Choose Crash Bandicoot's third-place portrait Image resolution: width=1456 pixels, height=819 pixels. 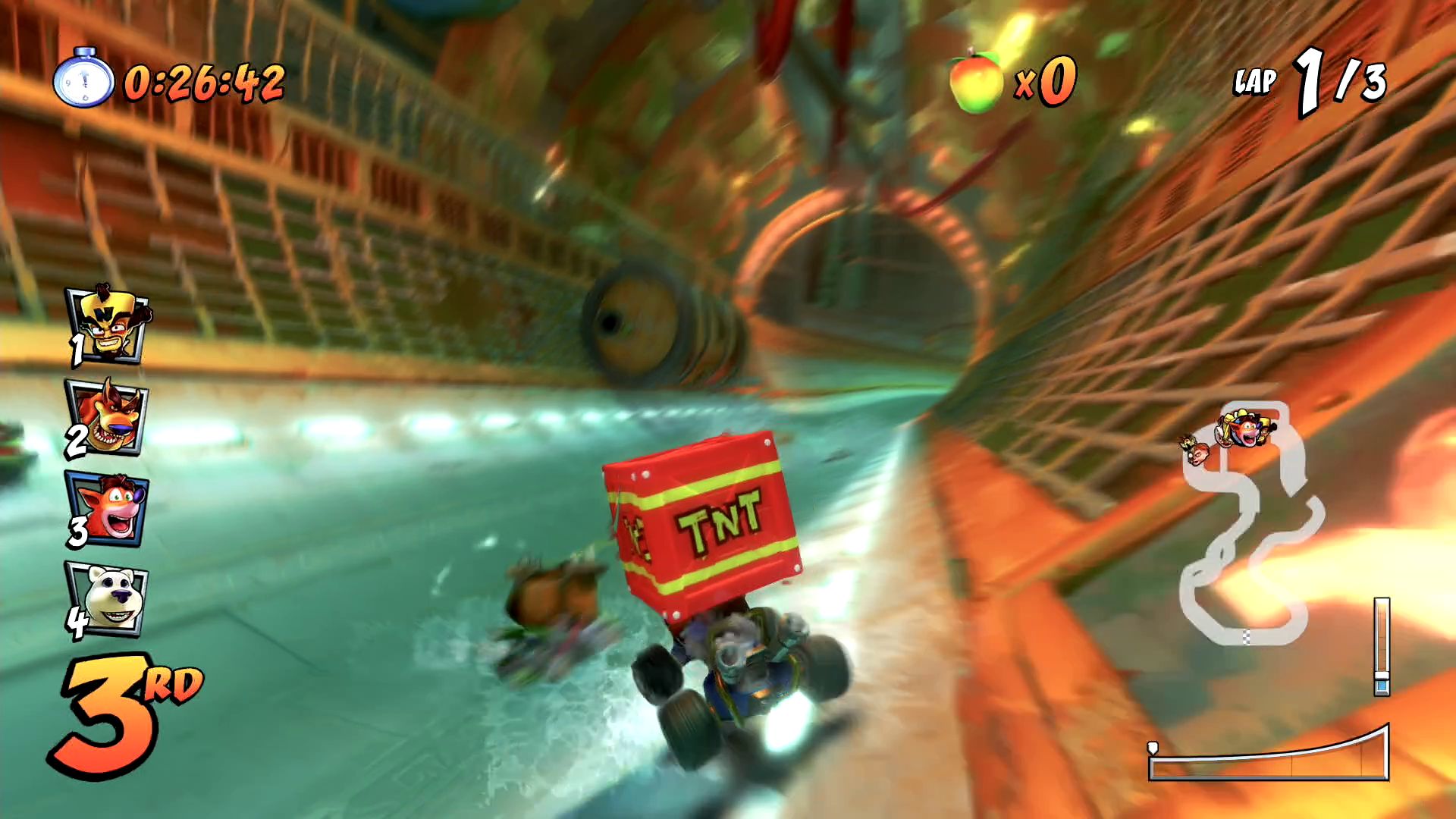pos(108,508)
